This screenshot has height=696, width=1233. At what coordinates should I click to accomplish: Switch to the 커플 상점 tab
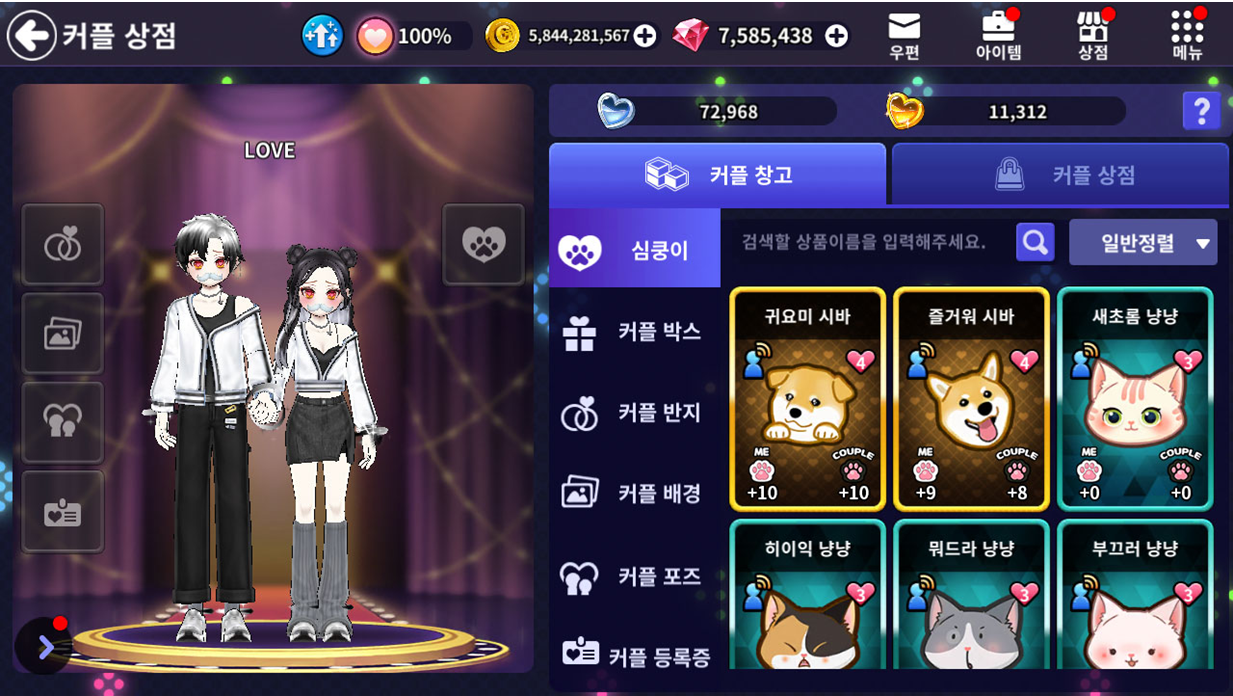pos(1060,175)
